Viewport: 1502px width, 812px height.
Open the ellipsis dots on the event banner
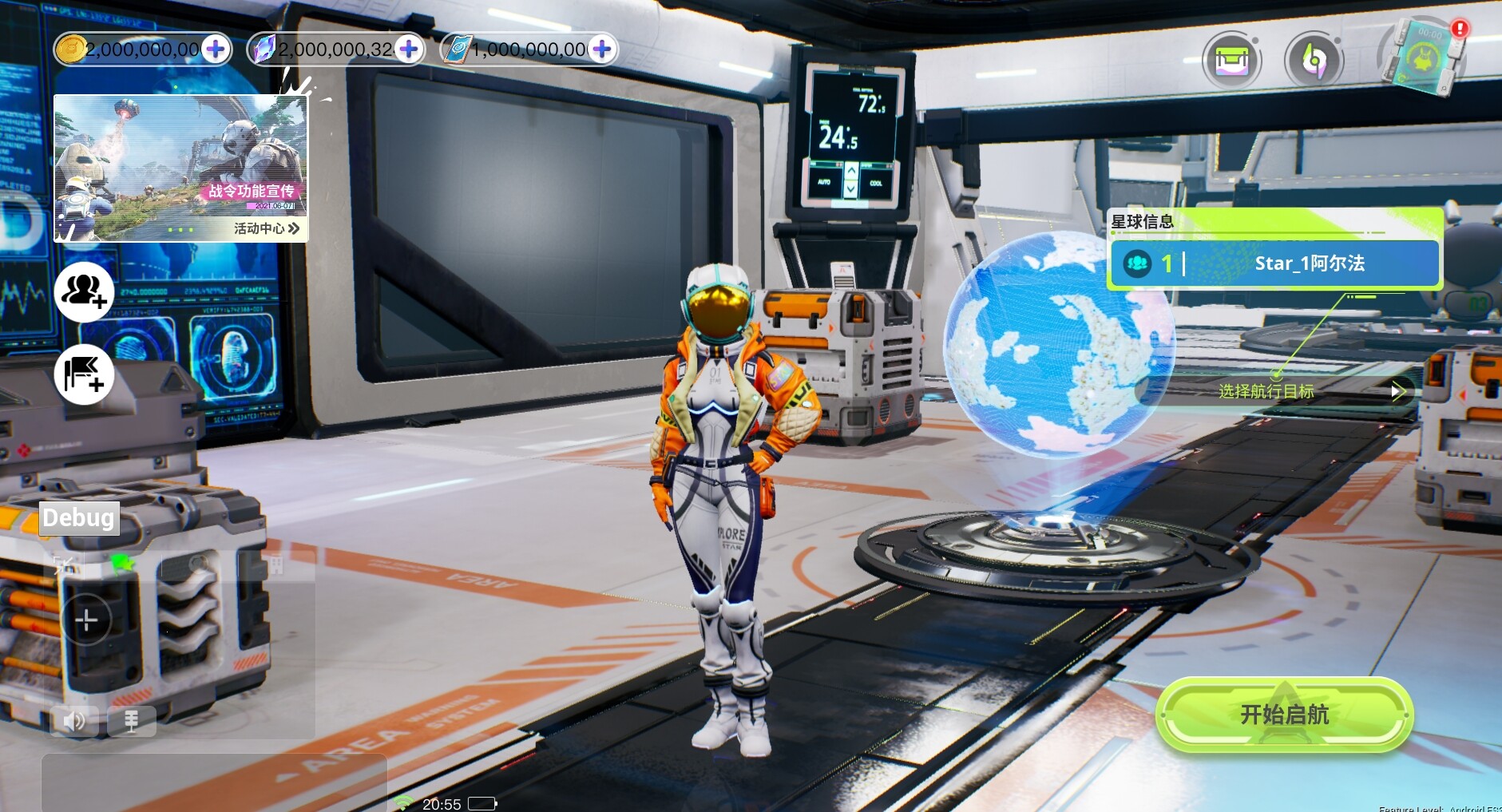[180, 228]
